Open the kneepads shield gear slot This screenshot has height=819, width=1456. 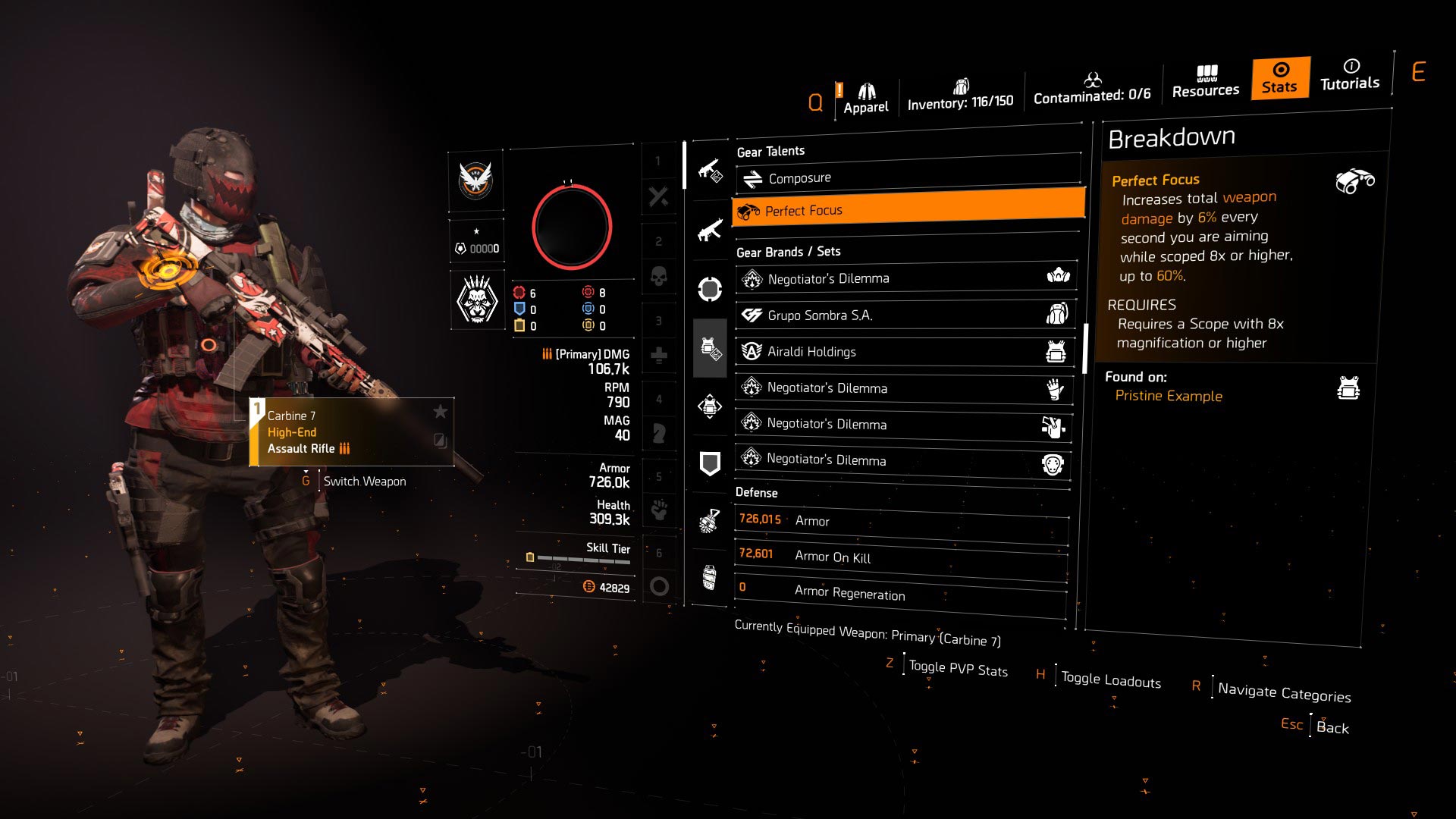709,463
